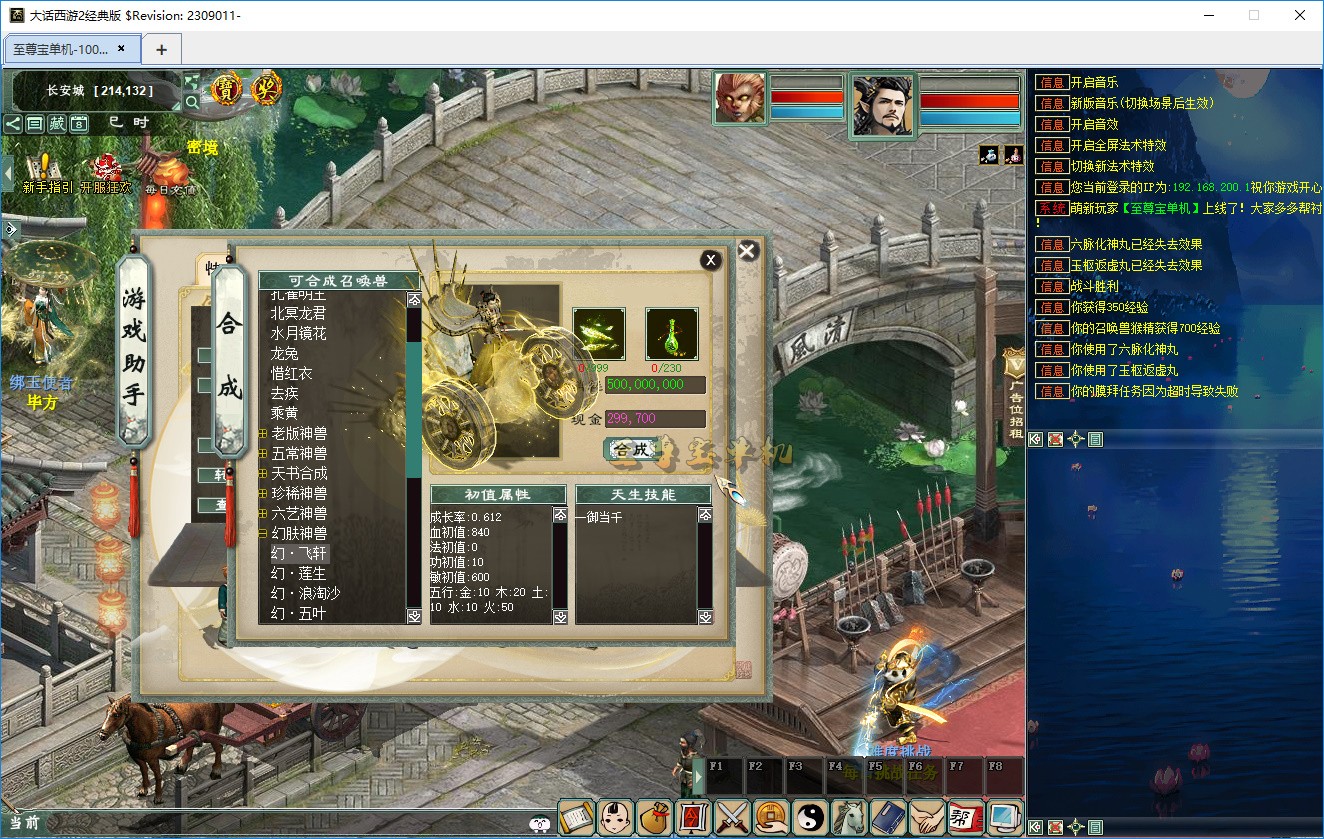Open the 帮 guild icon
The height and width of the screenshot is (839, 1324).
(x=966, y=818)
